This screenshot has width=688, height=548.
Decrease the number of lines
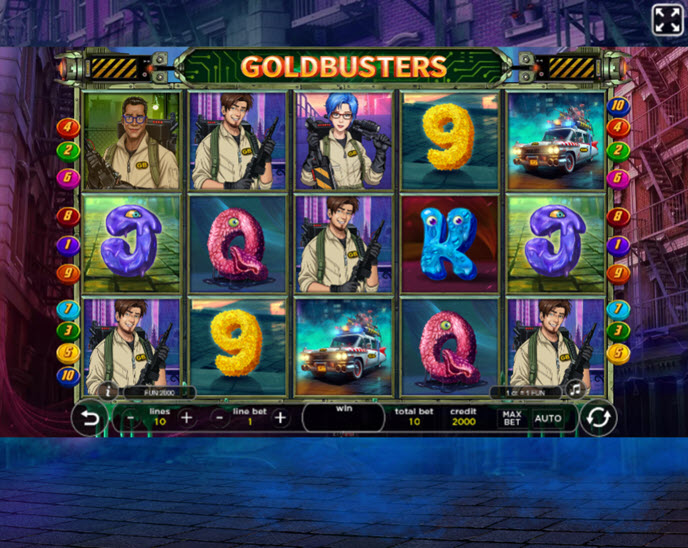coord(132,418)
